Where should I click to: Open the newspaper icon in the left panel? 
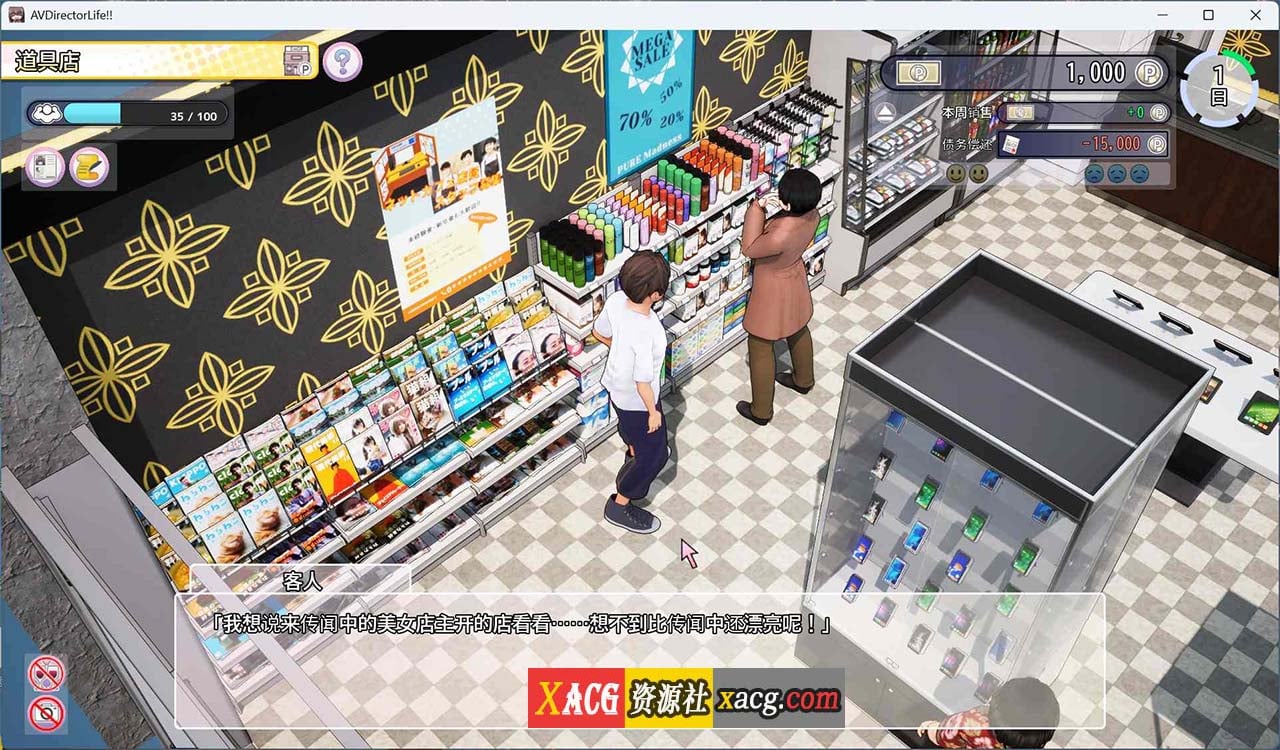[x=42, y=167]
